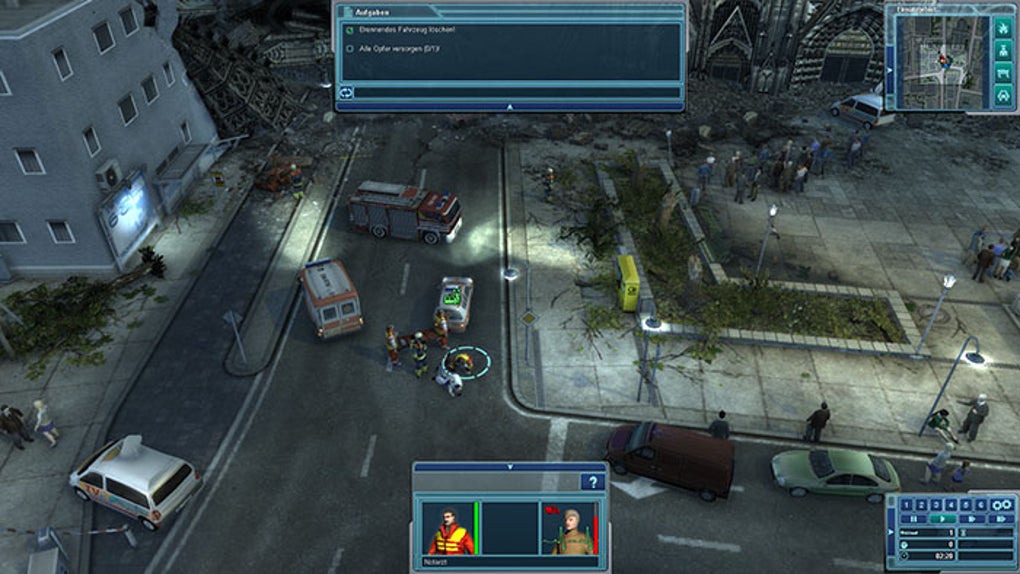Click the minimap
Viewport: 1020px width, 574px height.
click(941, 61)
